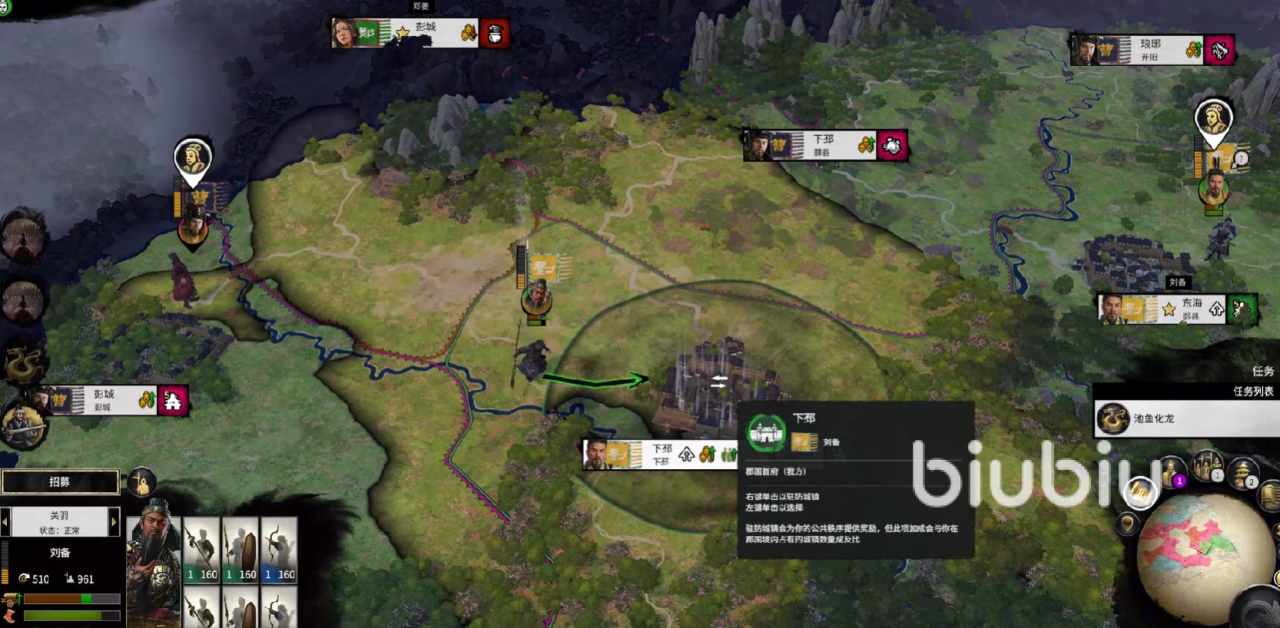The width and height of the screenshot is (1280, 628).
Task: Select the 琅琊 开阳 settlement label
Action: (x=1152, y=50)
